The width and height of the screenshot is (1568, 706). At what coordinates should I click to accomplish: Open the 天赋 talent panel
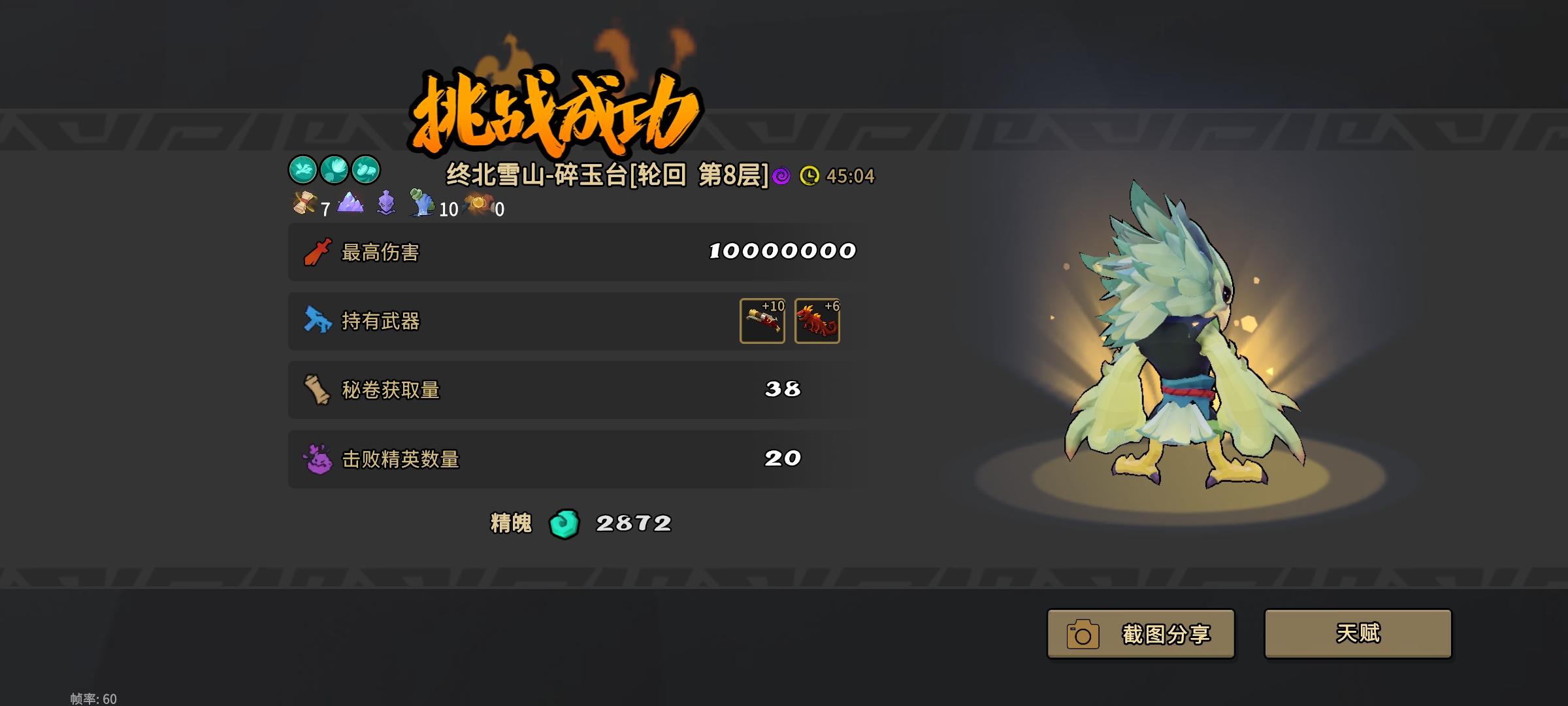tap(1358, 633)
